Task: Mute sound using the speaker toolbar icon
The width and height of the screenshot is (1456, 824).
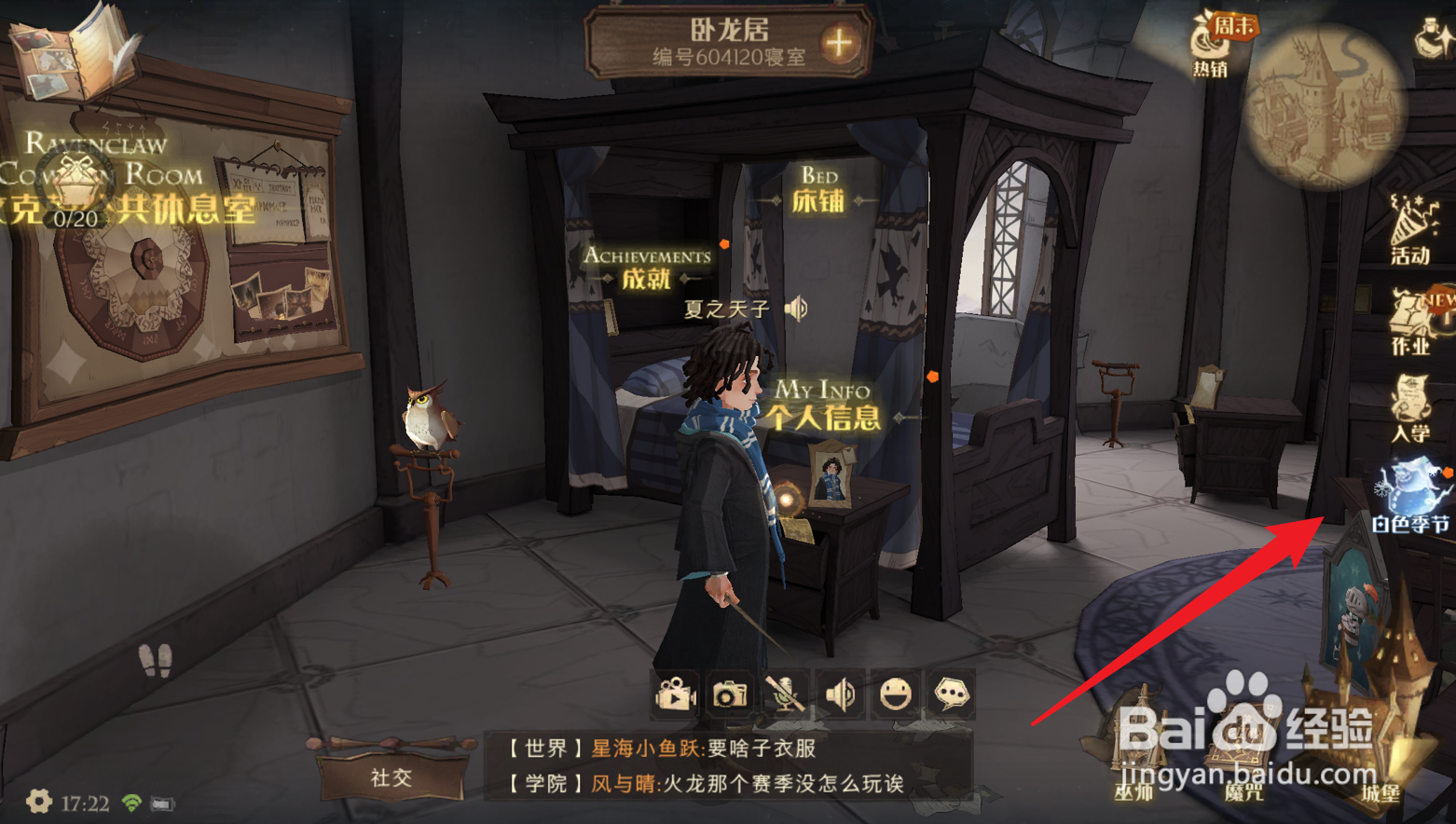Action: point(840,694)
